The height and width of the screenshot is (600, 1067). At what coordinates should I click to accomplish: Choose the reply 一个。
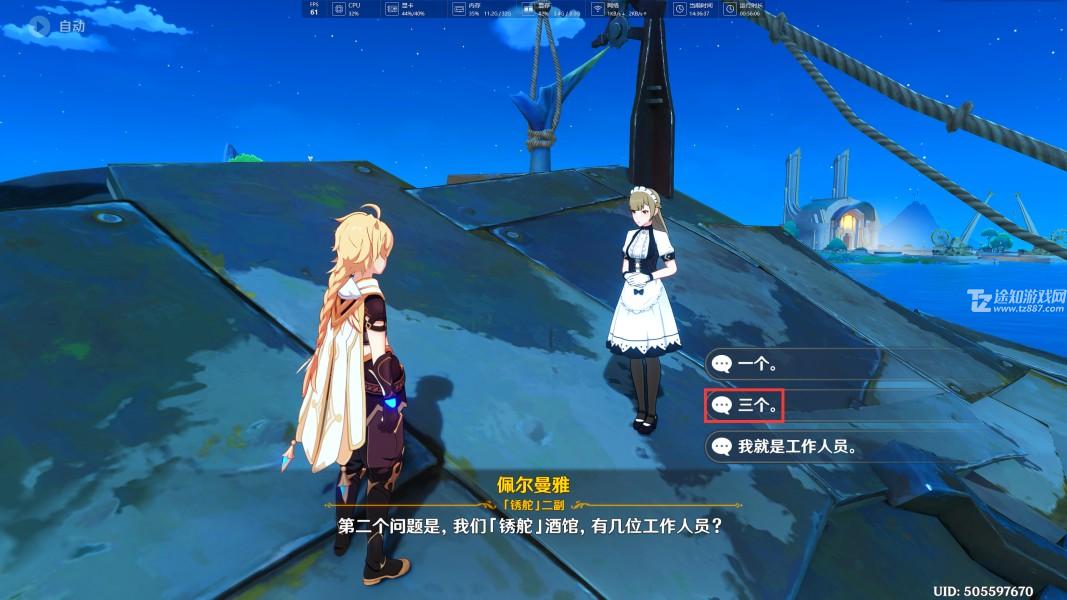tap(757, 365)
